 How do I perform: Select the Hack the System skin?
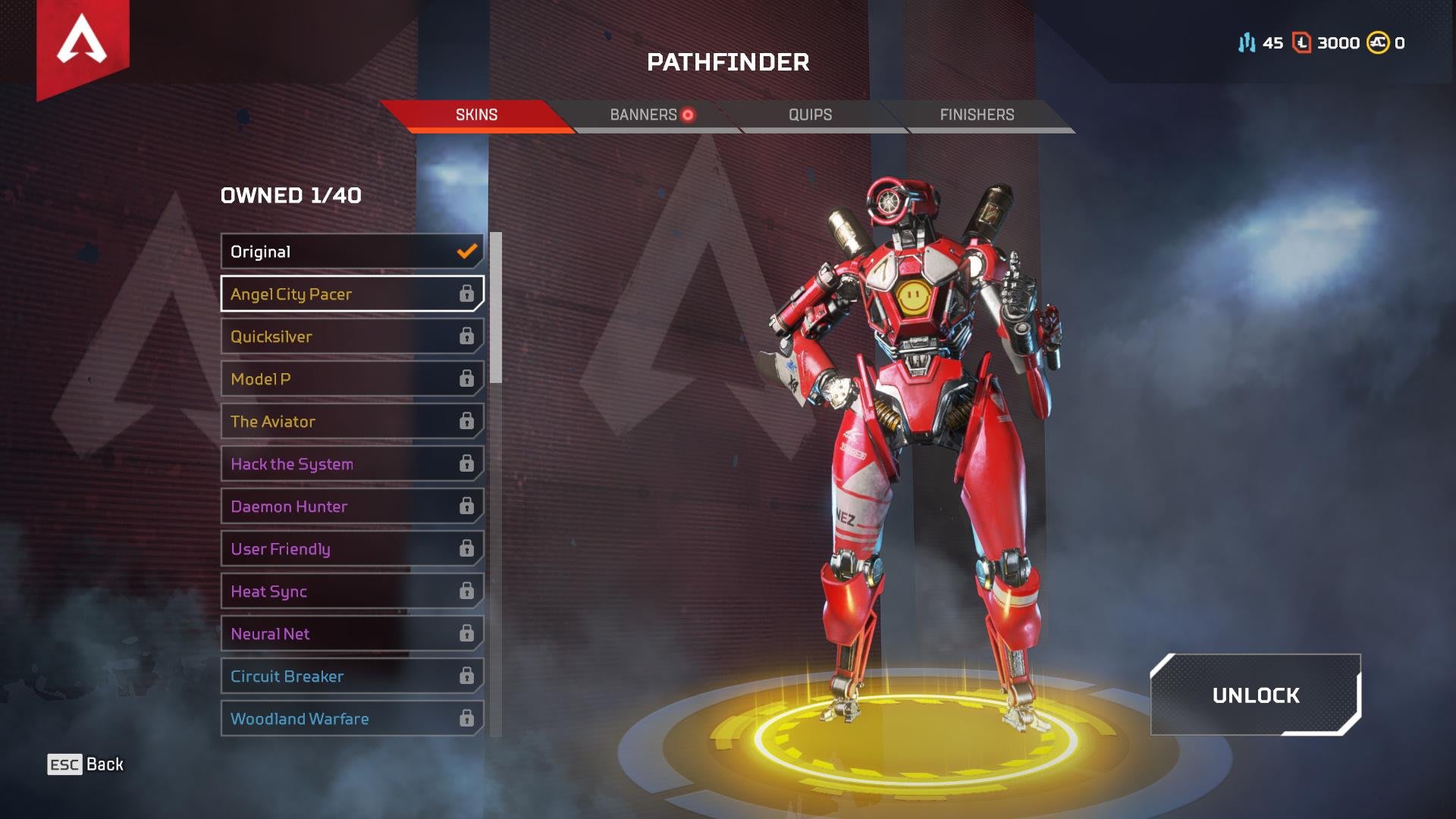352,464
